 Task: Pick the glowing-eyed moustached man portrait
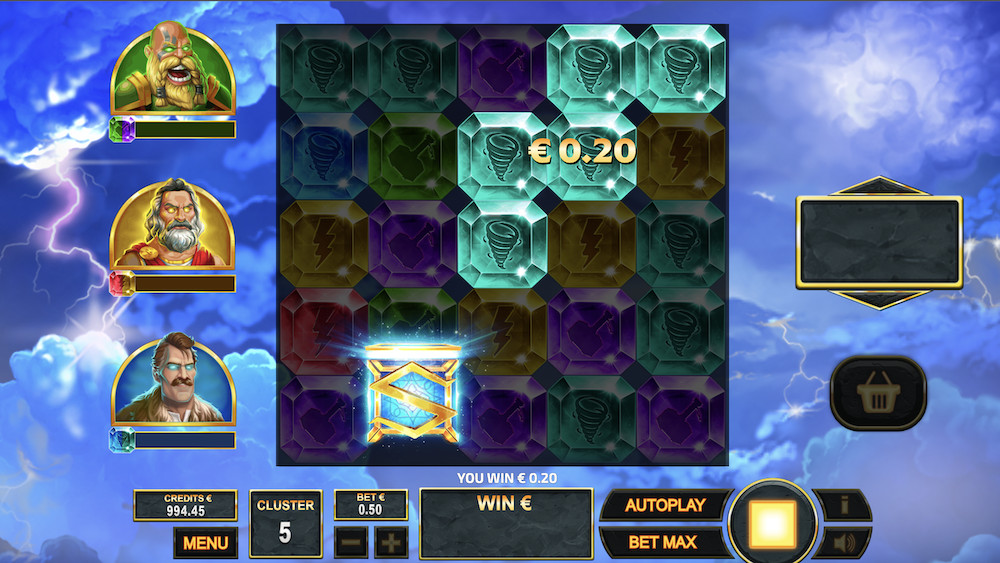172,380
